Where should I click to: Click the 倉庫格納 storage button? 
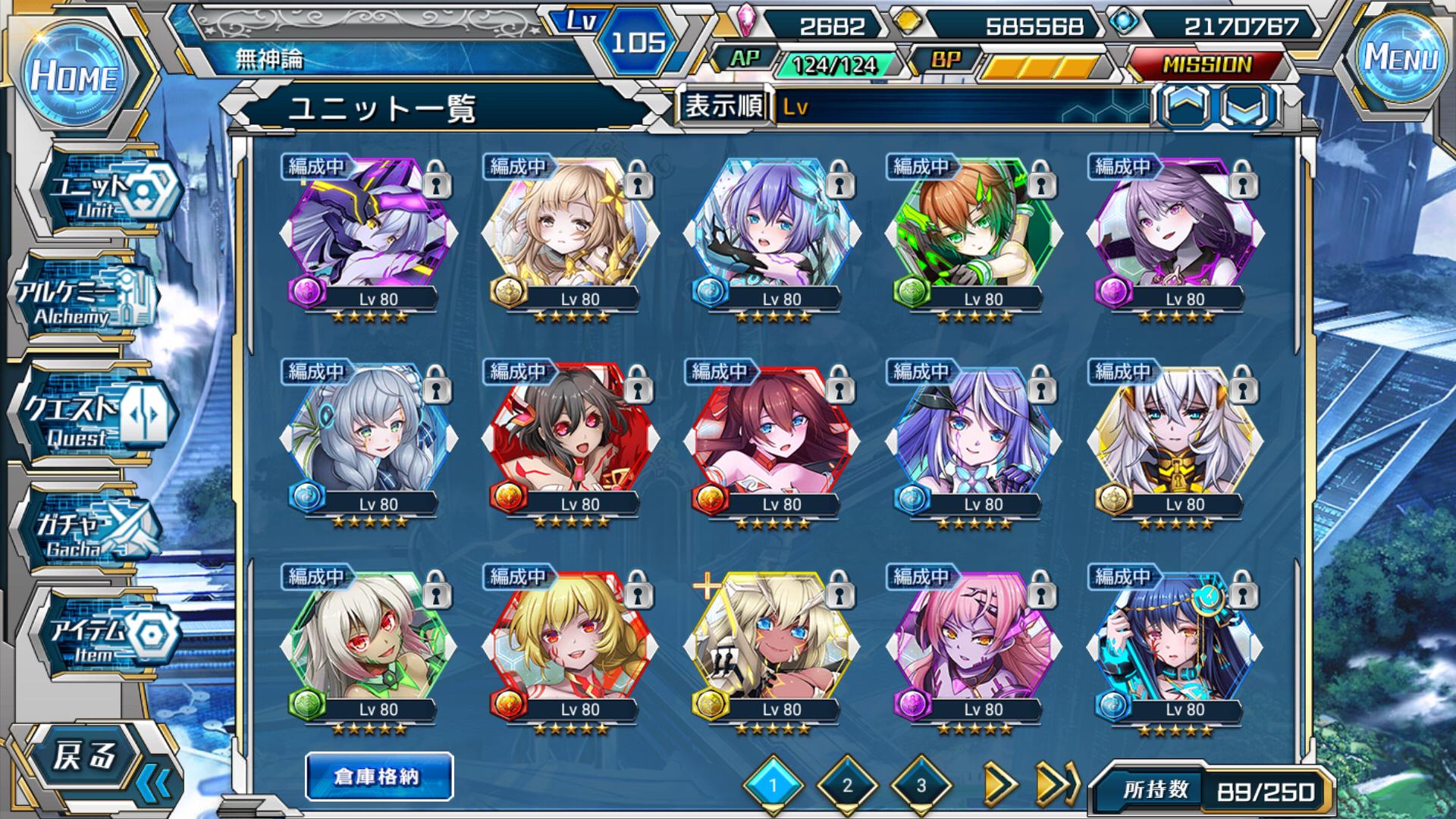tap(378, 777)
